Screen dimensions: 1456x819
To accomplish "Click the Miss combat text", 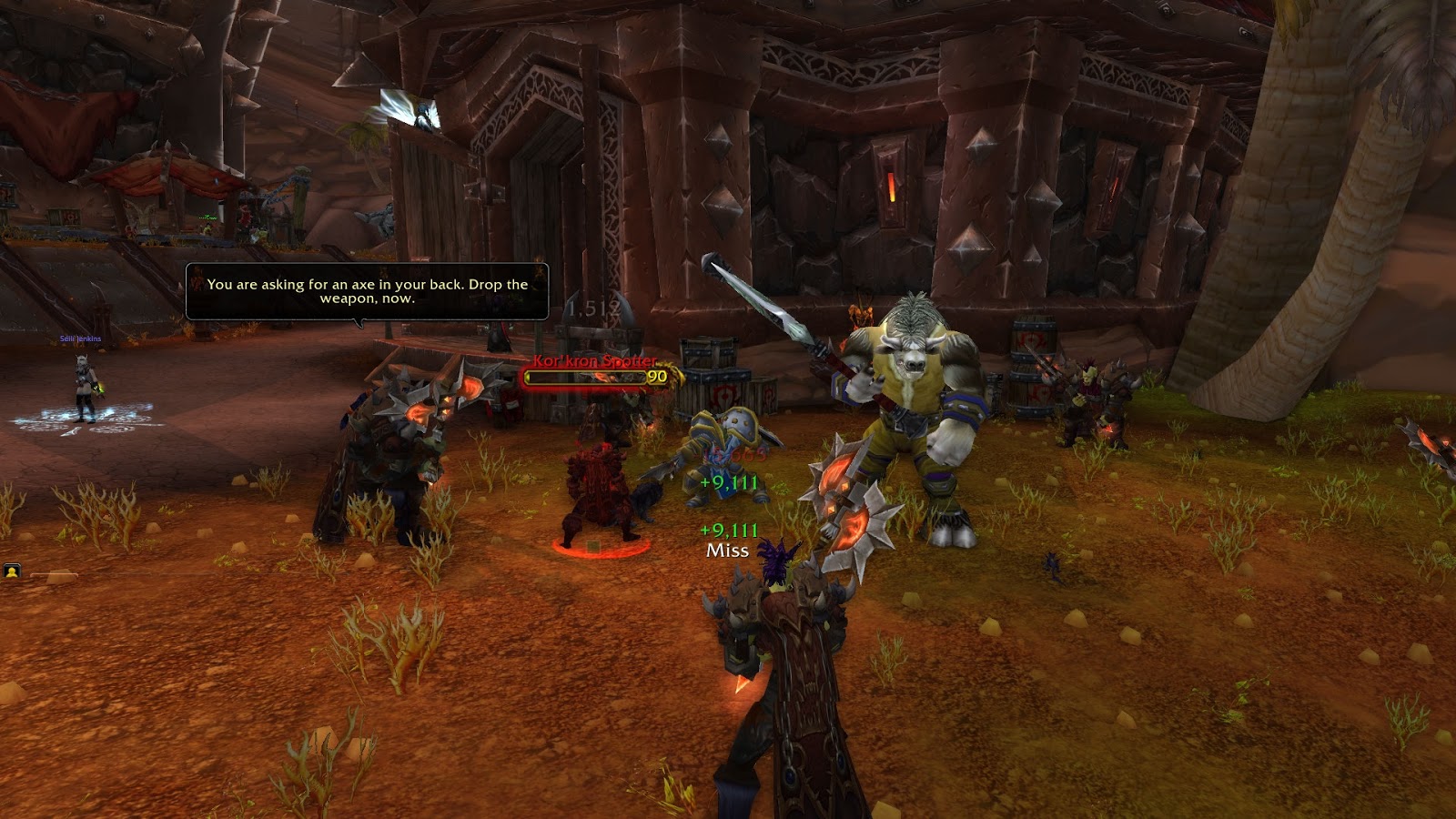I will 725,550.
